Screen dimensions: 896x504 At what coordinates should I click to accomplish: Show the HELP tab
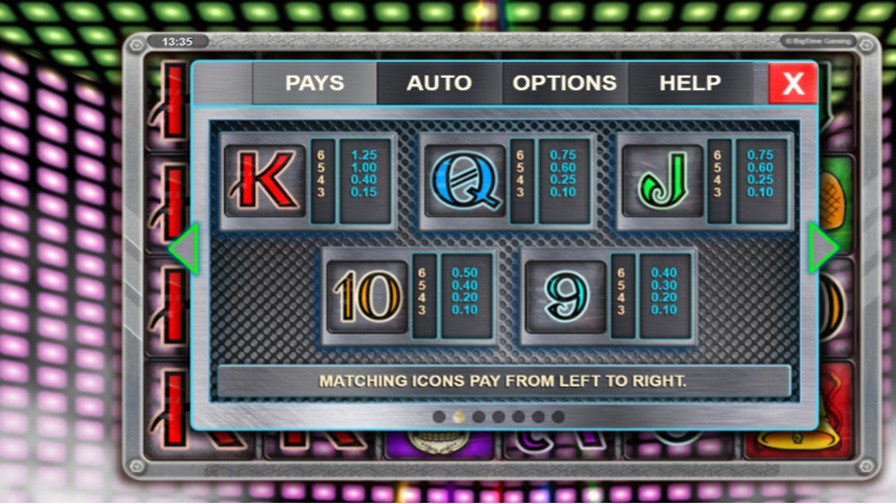690,83
